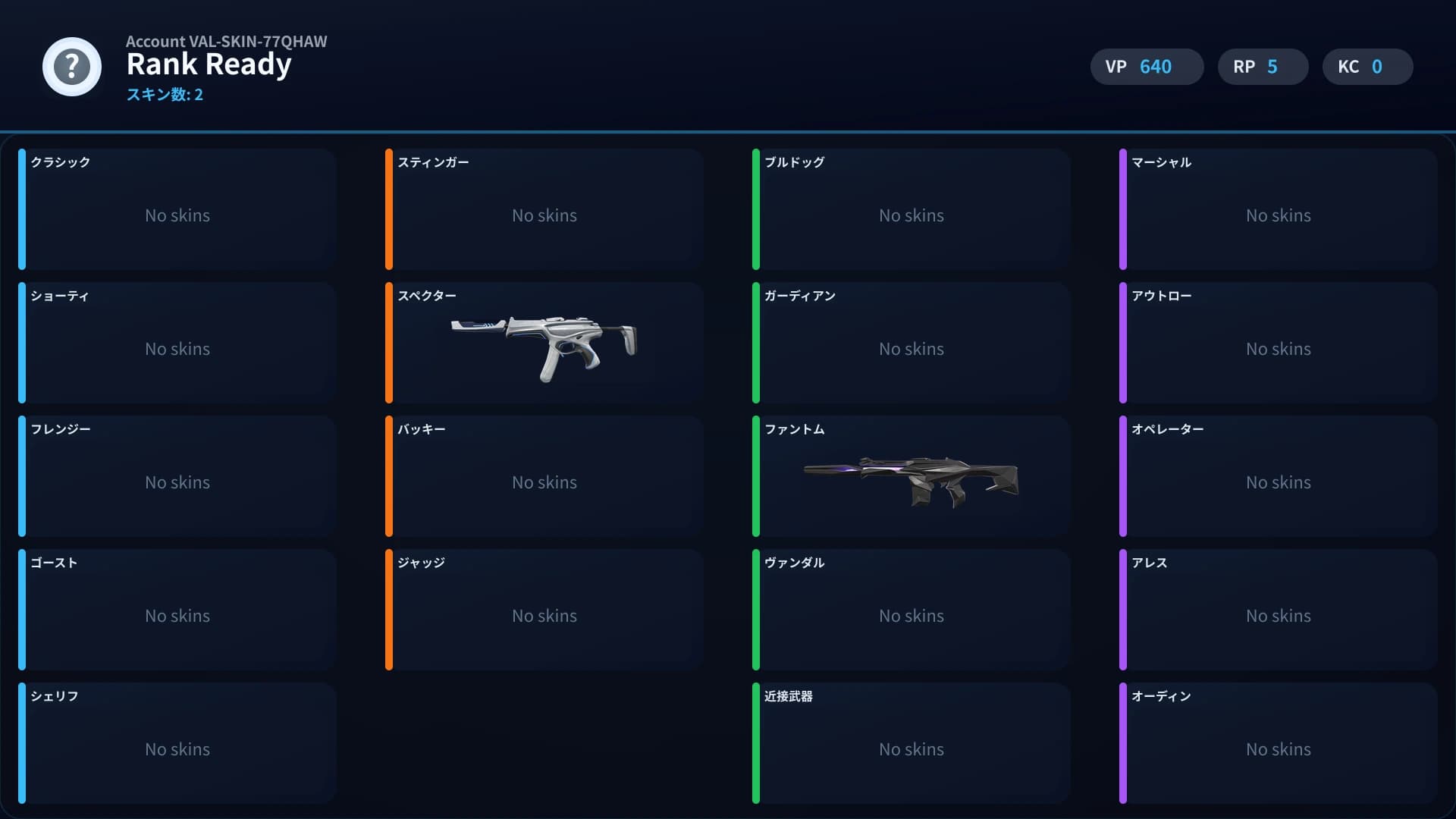Click the Account VAL-SKIN-77QHAW heading
The height and width of the screenshot is (819, 1456).
(227, 42)
